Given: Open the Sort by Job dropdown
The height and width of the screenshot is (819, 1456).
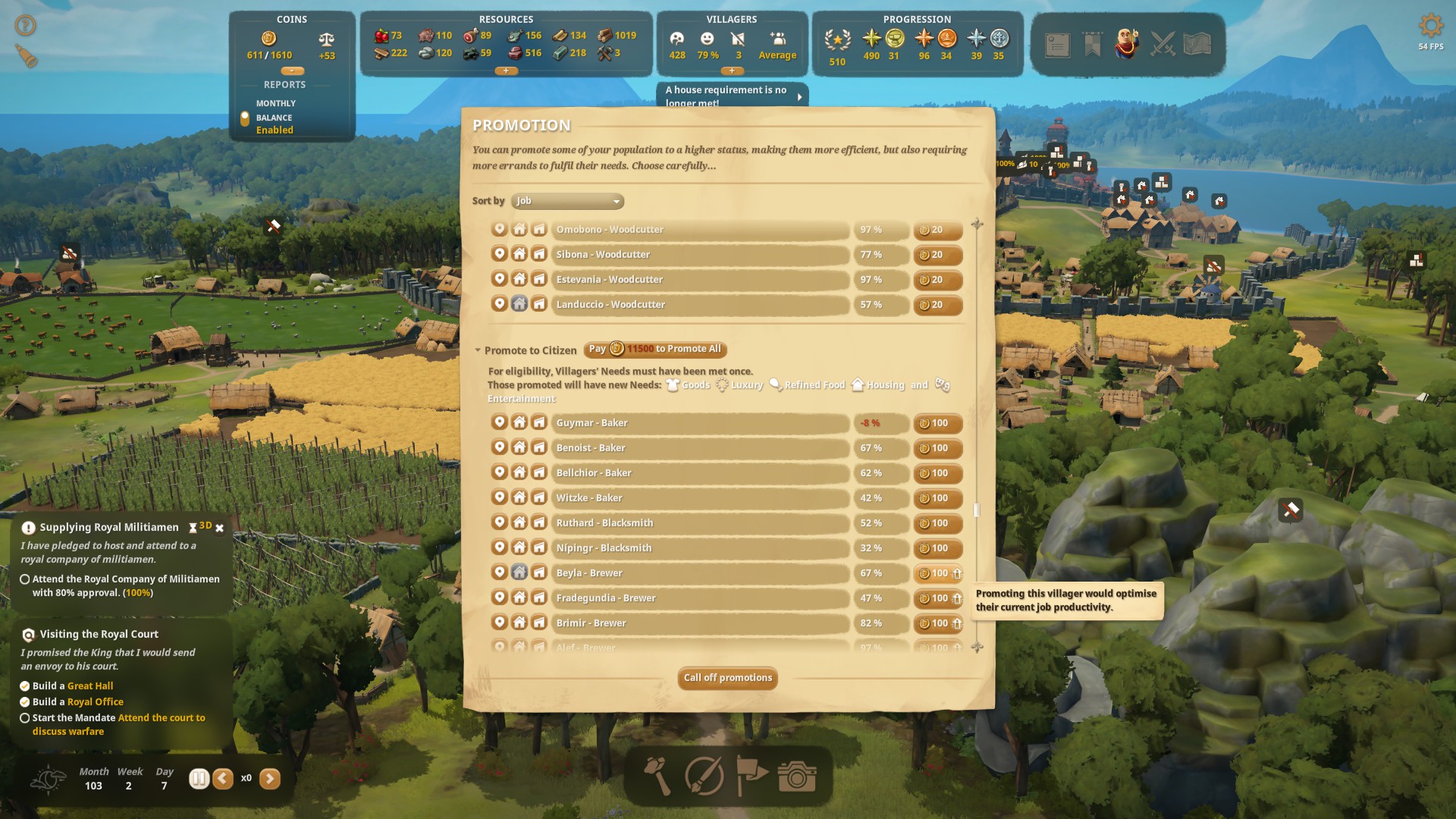Looking at the screenshot, I should point(567,201).
